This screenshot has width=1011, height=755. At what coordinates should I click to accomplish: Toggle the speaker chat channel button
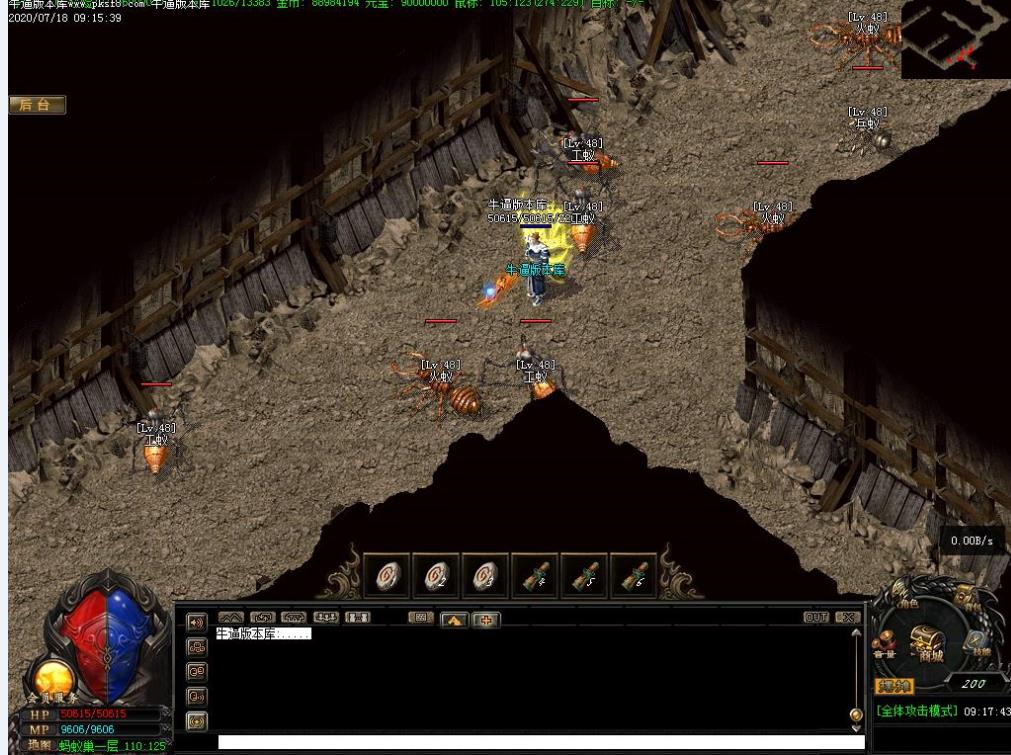pyautogui.click(x=197, y=622)
